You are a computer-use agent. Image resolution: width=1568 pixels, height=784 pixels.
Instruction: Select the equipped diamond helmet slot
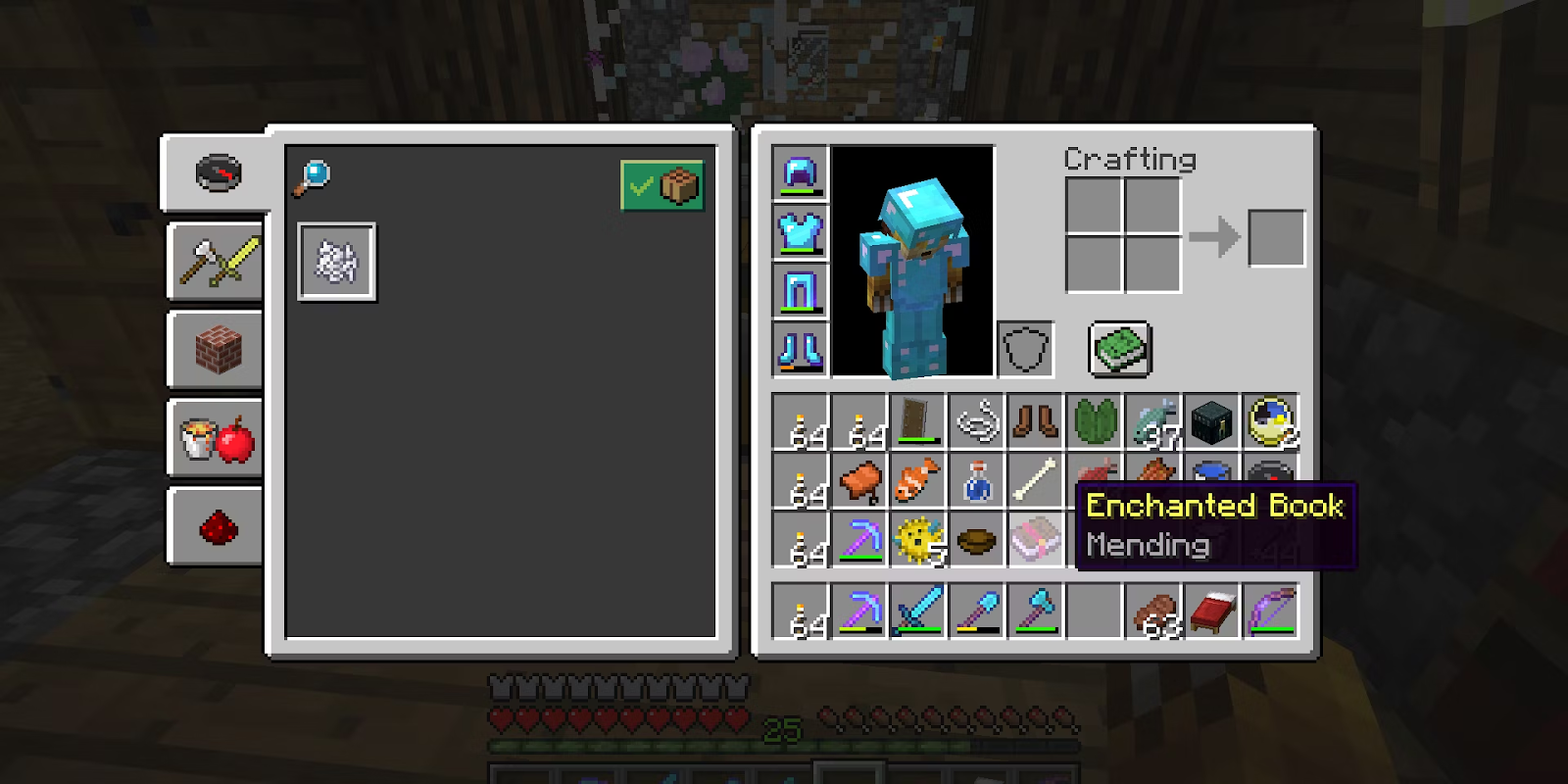click(x=801, y=174)
